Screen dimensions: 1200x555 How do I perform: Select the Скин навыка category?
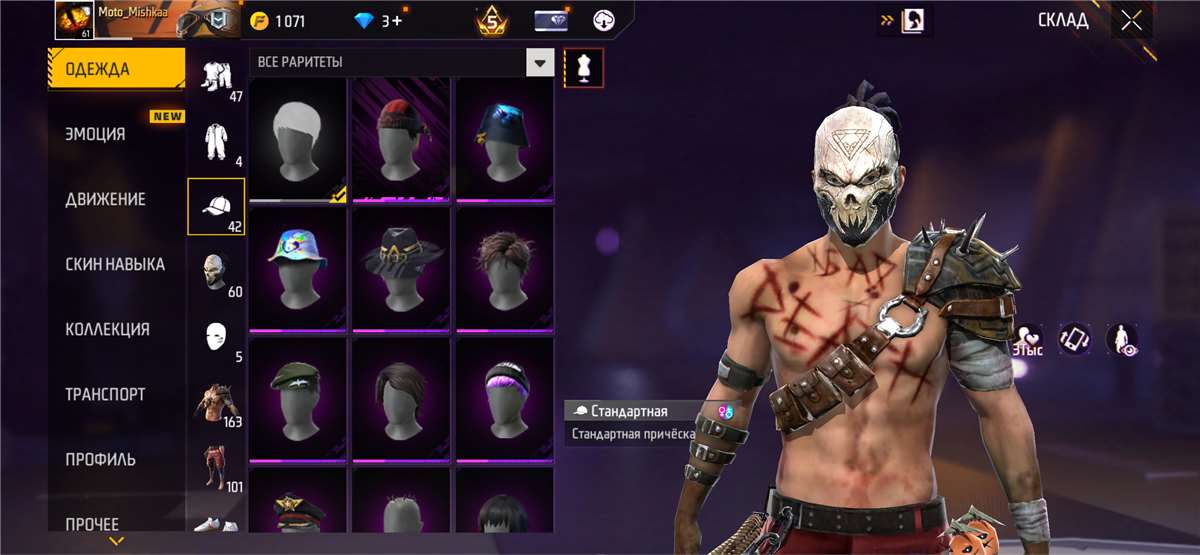click(x=115, y=264)
